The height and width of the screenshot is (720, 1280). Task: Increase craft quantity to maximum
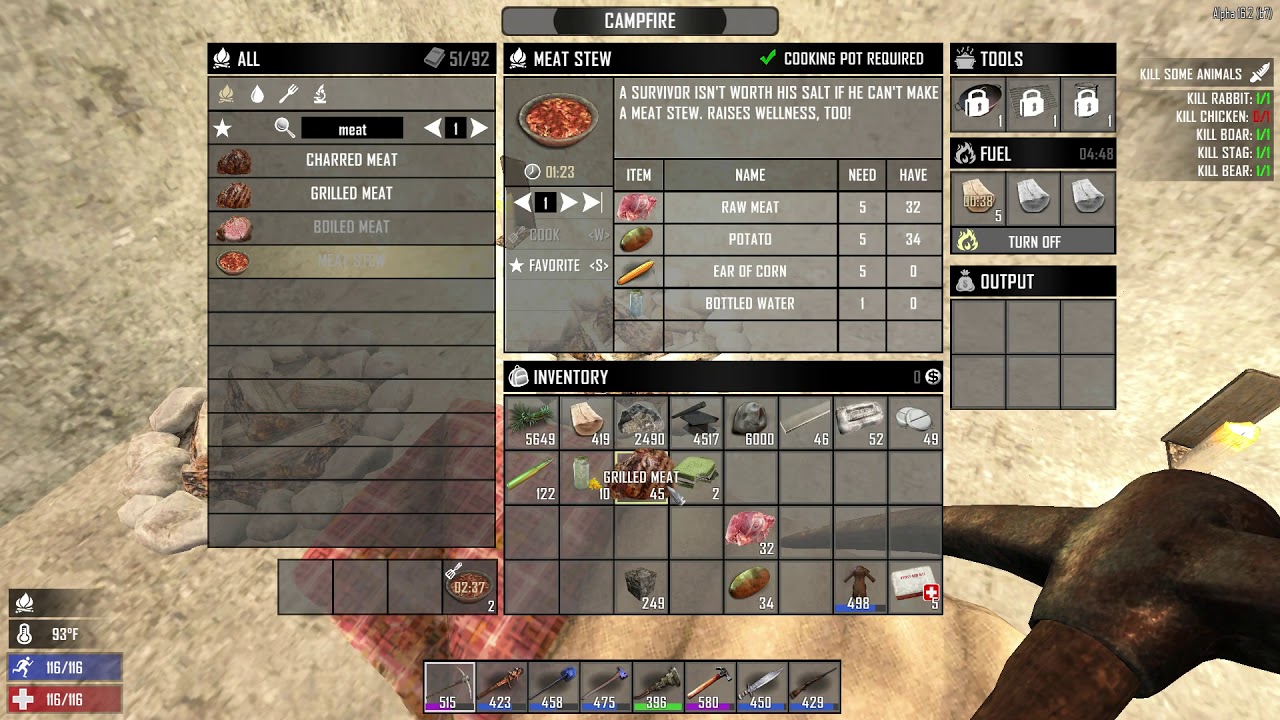(591, 203)
